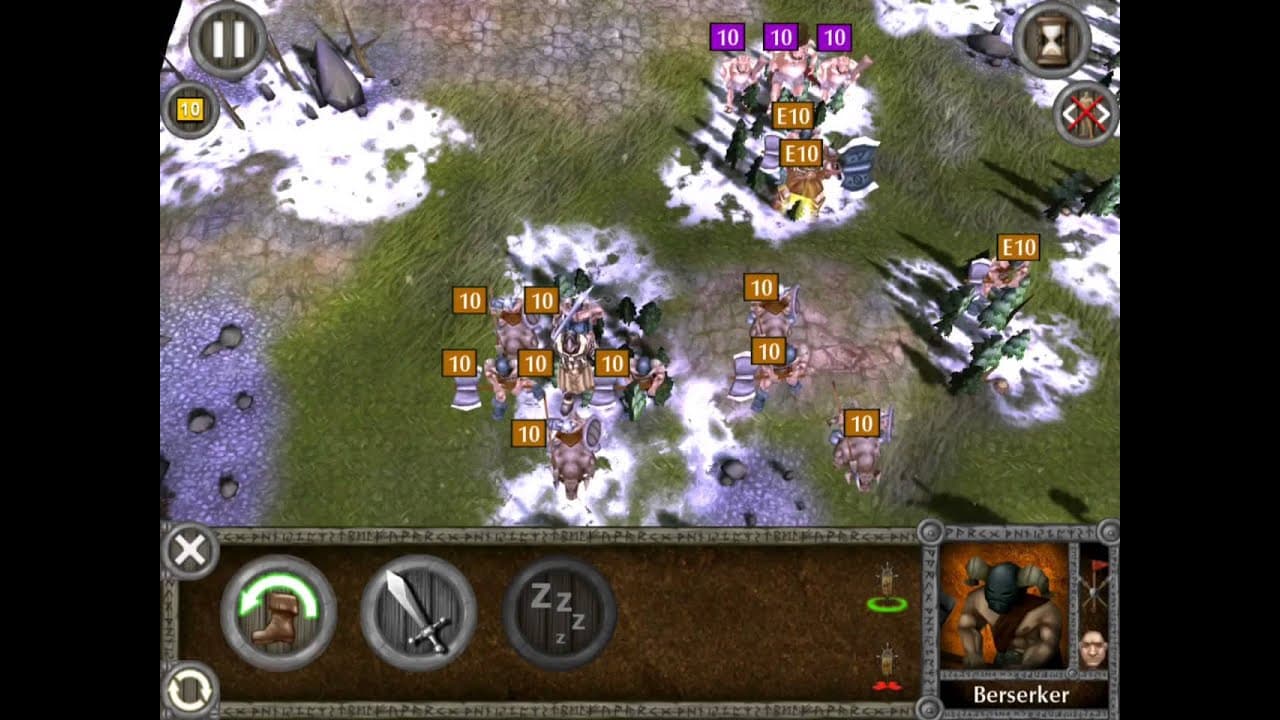
Task: Pause the game with the pause button
Action: [x=228, y=41]
